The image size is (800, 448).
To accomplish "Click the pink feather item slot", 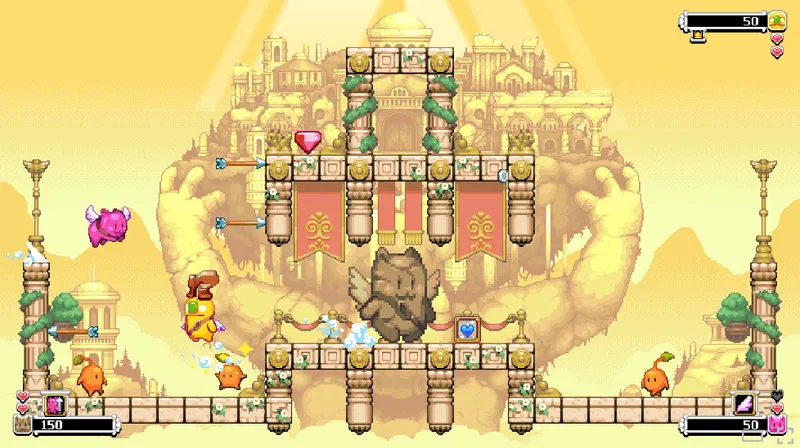I will click(x=745, y=404).
